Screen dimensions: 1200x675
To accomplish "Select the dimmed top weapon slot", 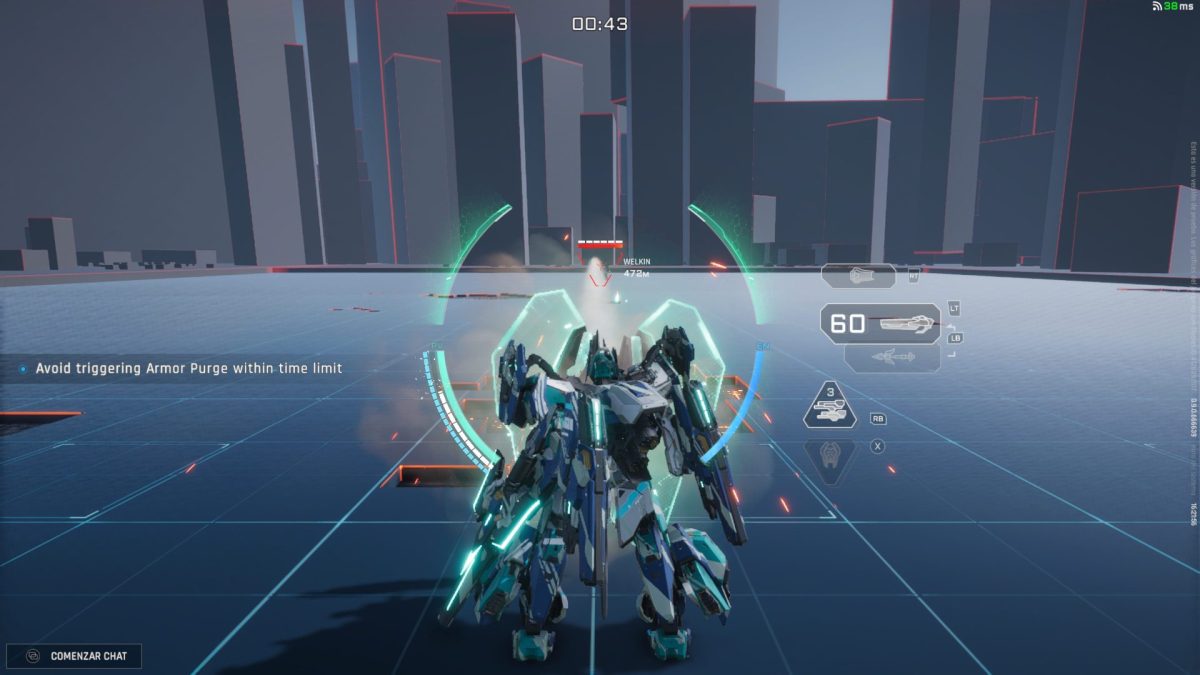I will [x=859, y=277].
